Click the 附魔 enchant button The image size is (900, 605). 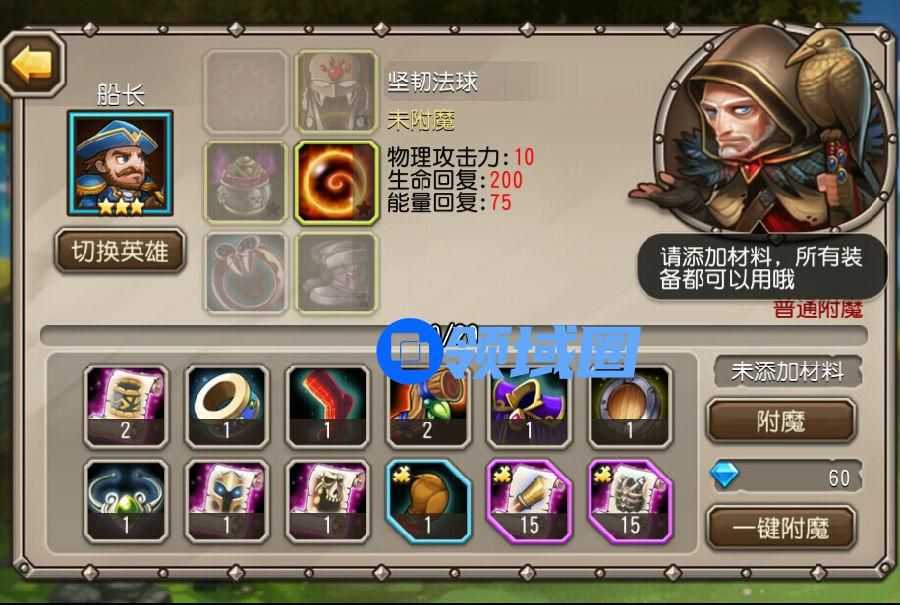(780, 421)
